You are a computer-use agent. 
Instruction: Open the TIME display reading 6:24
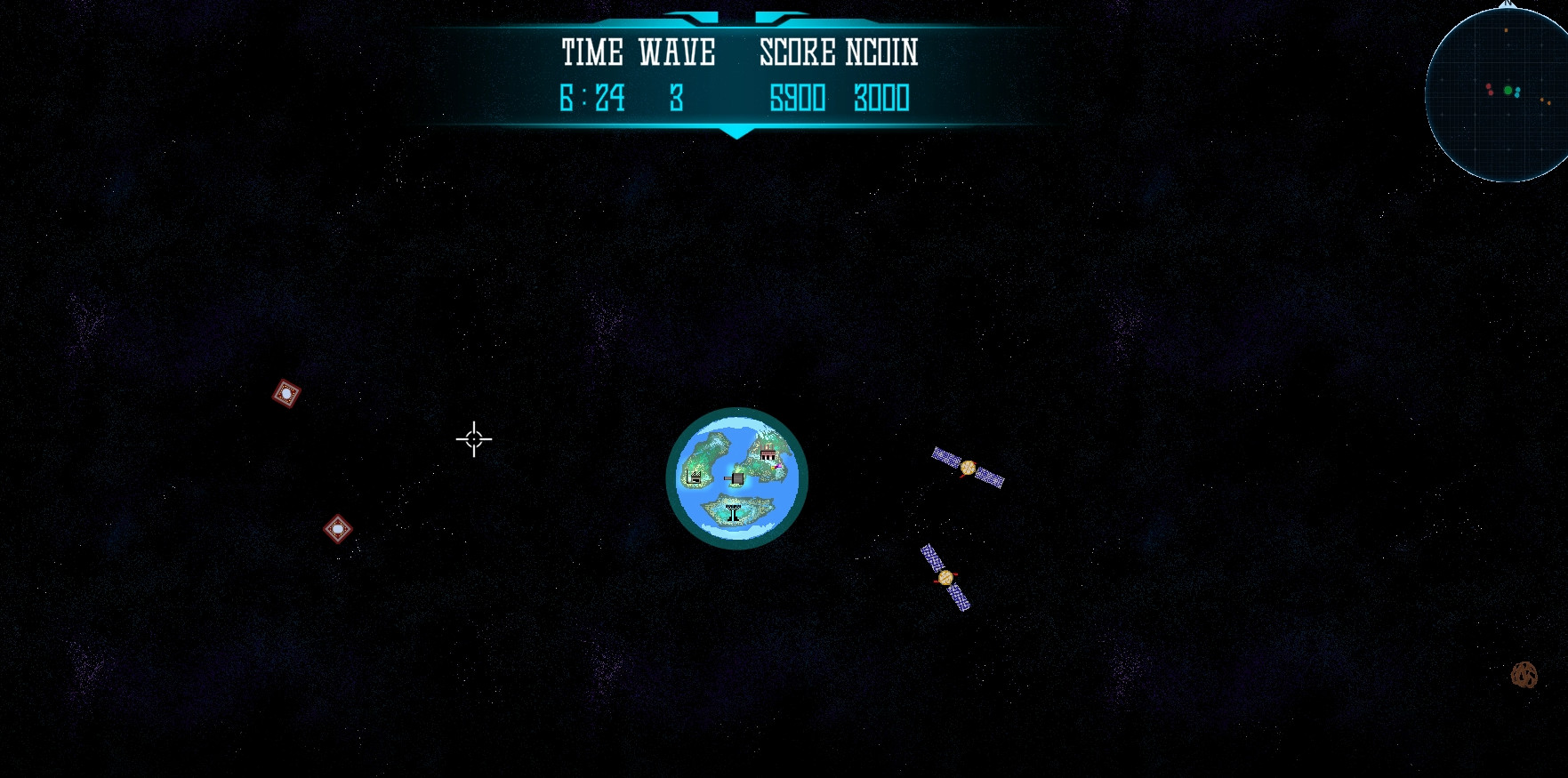[592, 98]
